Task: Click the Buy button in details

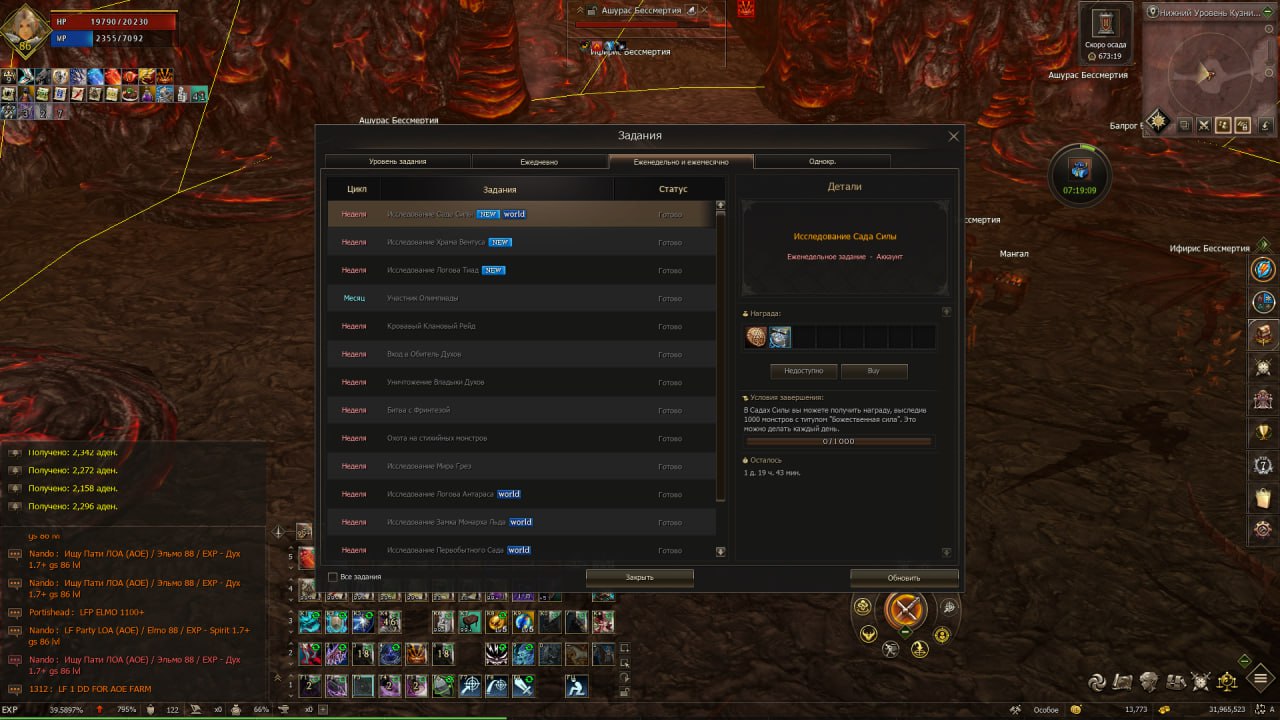Action: [873, 371]
